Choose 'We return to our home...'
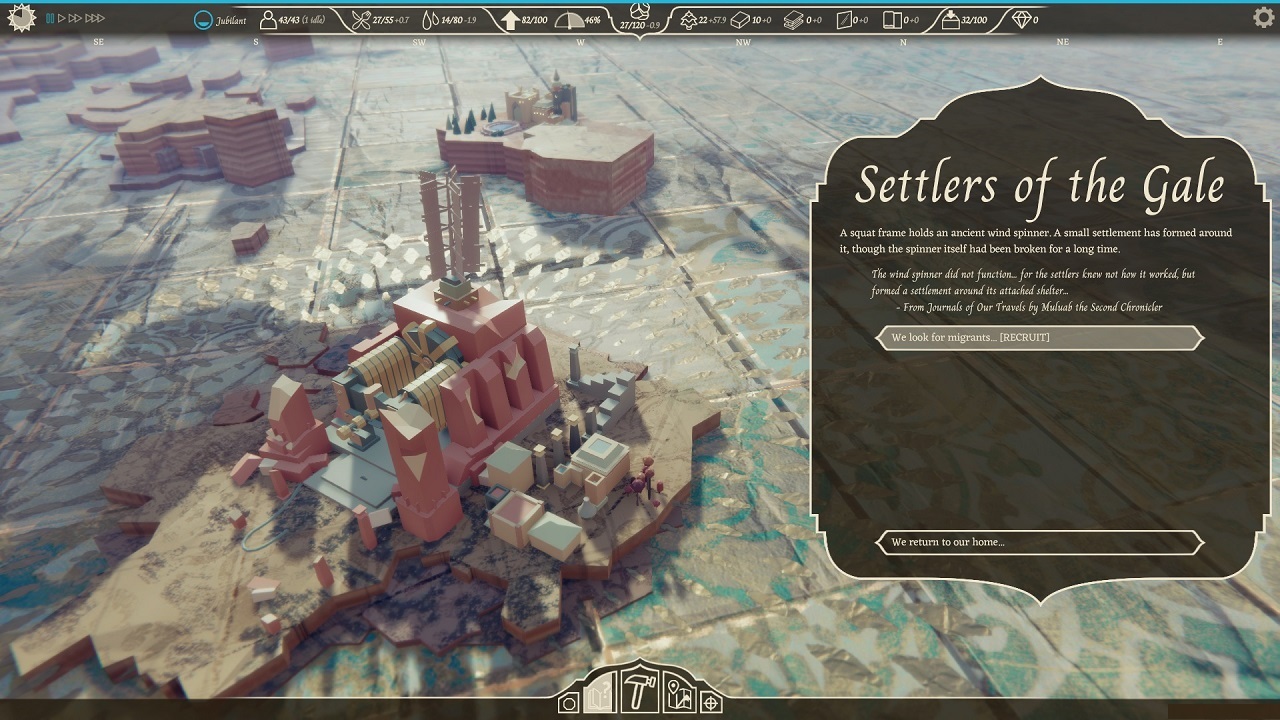 point(1039,542)
